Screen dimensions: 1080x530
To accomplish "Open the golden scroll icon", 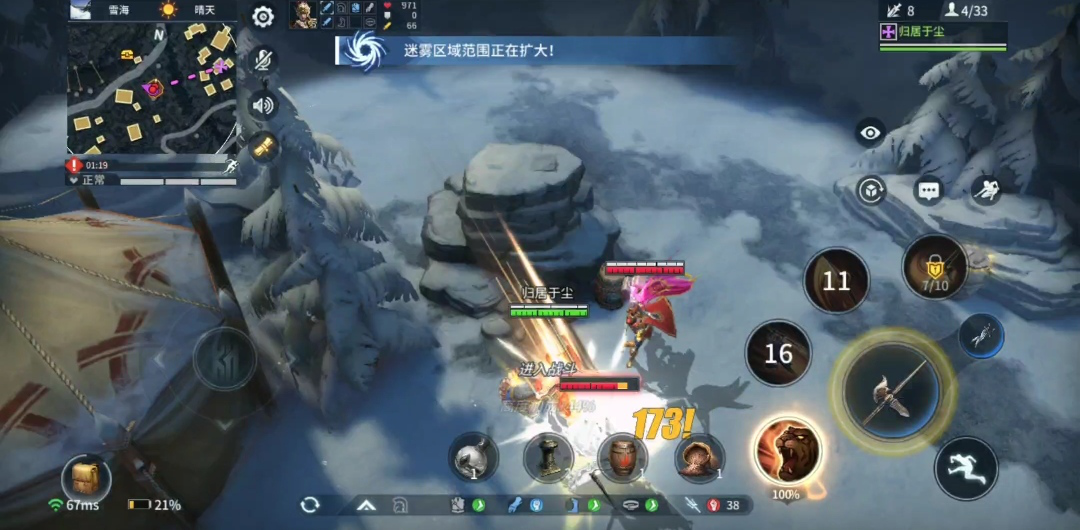I will (263, 147).
